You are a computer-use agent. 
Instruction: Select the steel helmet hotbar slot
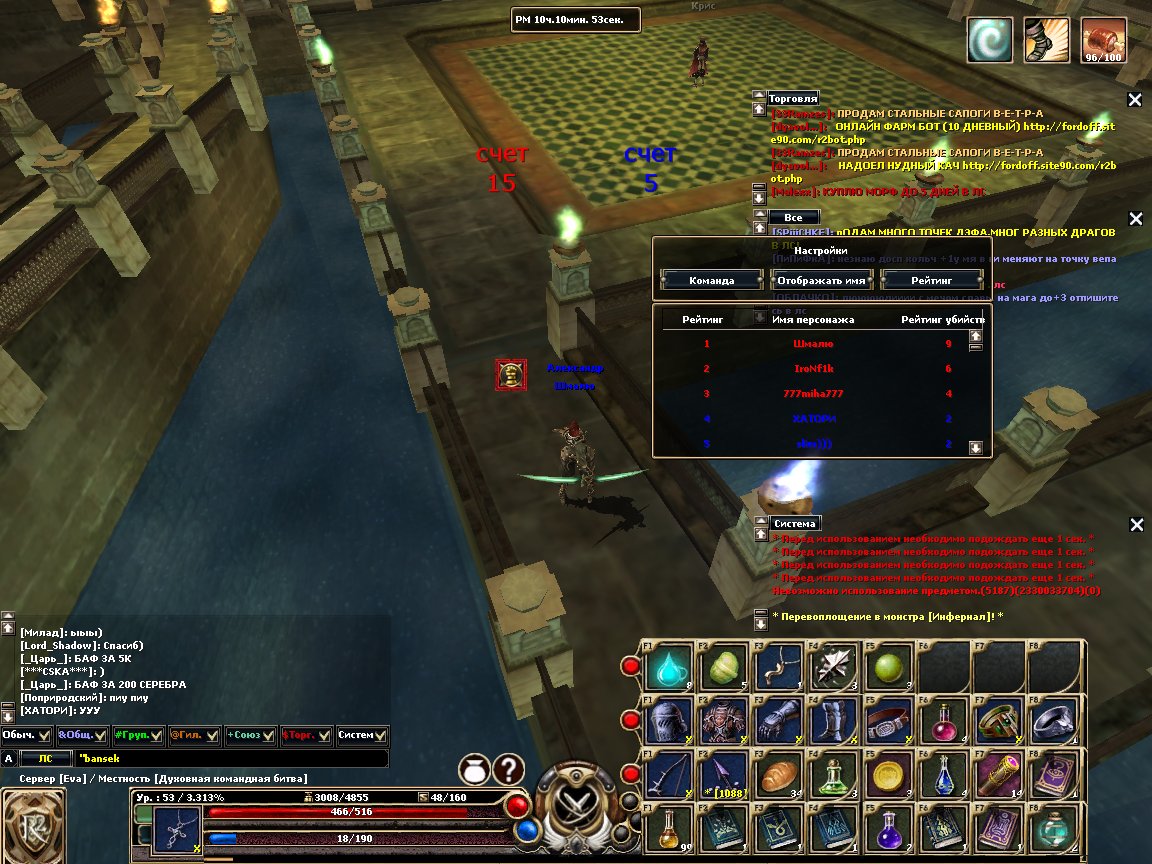coord(665,721)
